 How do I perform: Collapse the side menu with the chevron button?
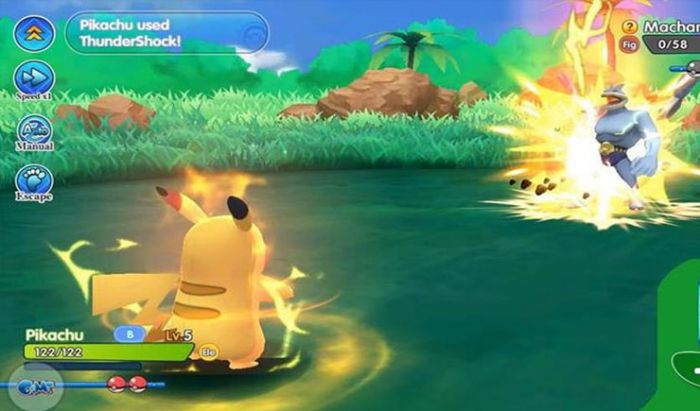click(34, 32)
